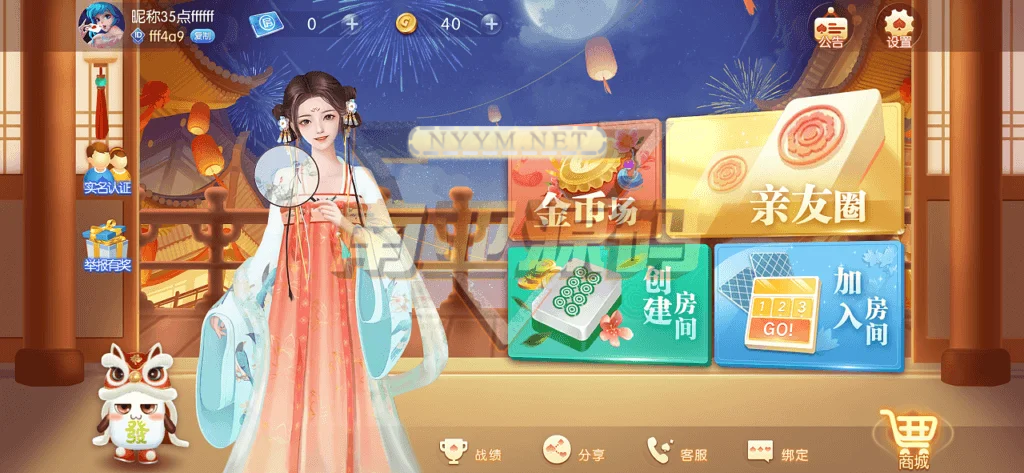1024x473 pixels.
Task: Open the 举报有奖 report reward gift
Action: coord(107,247)
